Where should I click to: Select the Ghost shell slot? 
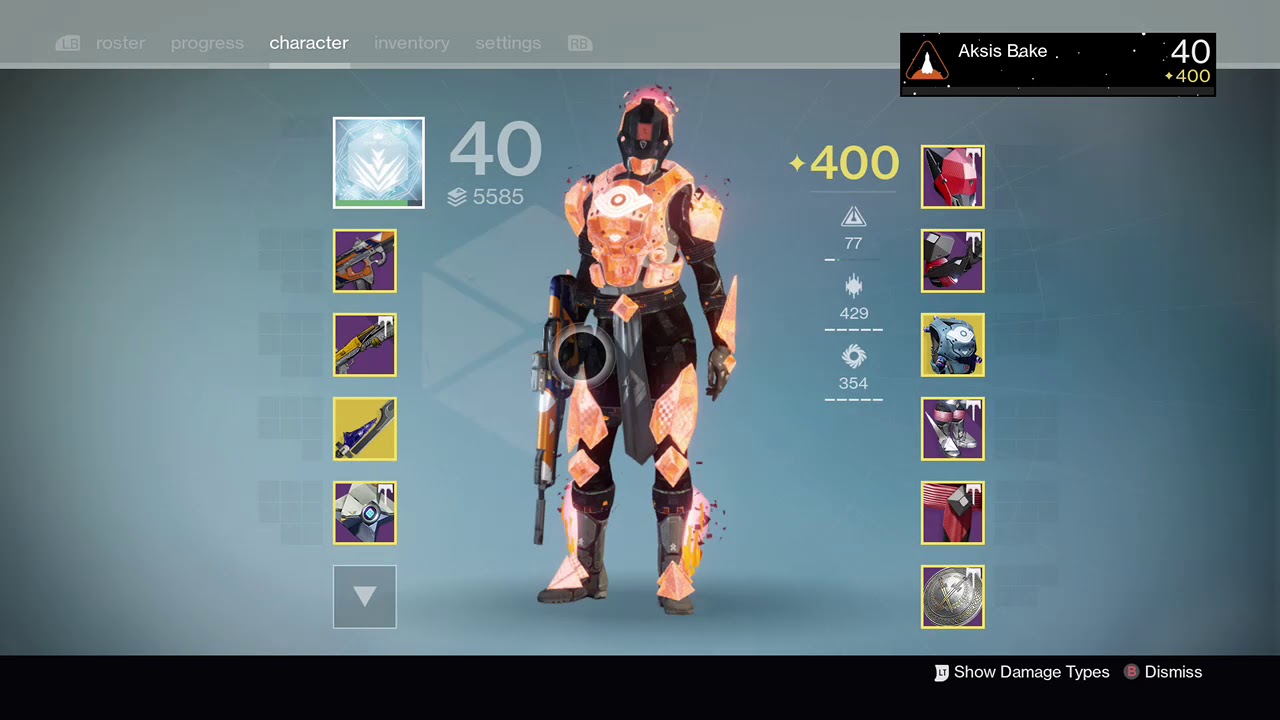pyautogui.click(x=365, y=513)
